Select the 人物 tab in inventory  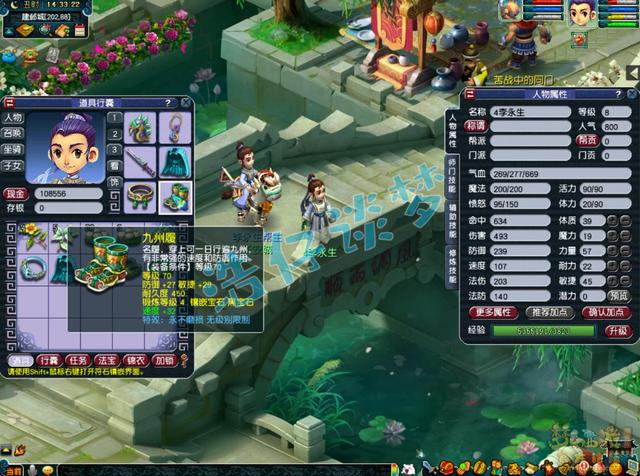(x=13, y=118)
